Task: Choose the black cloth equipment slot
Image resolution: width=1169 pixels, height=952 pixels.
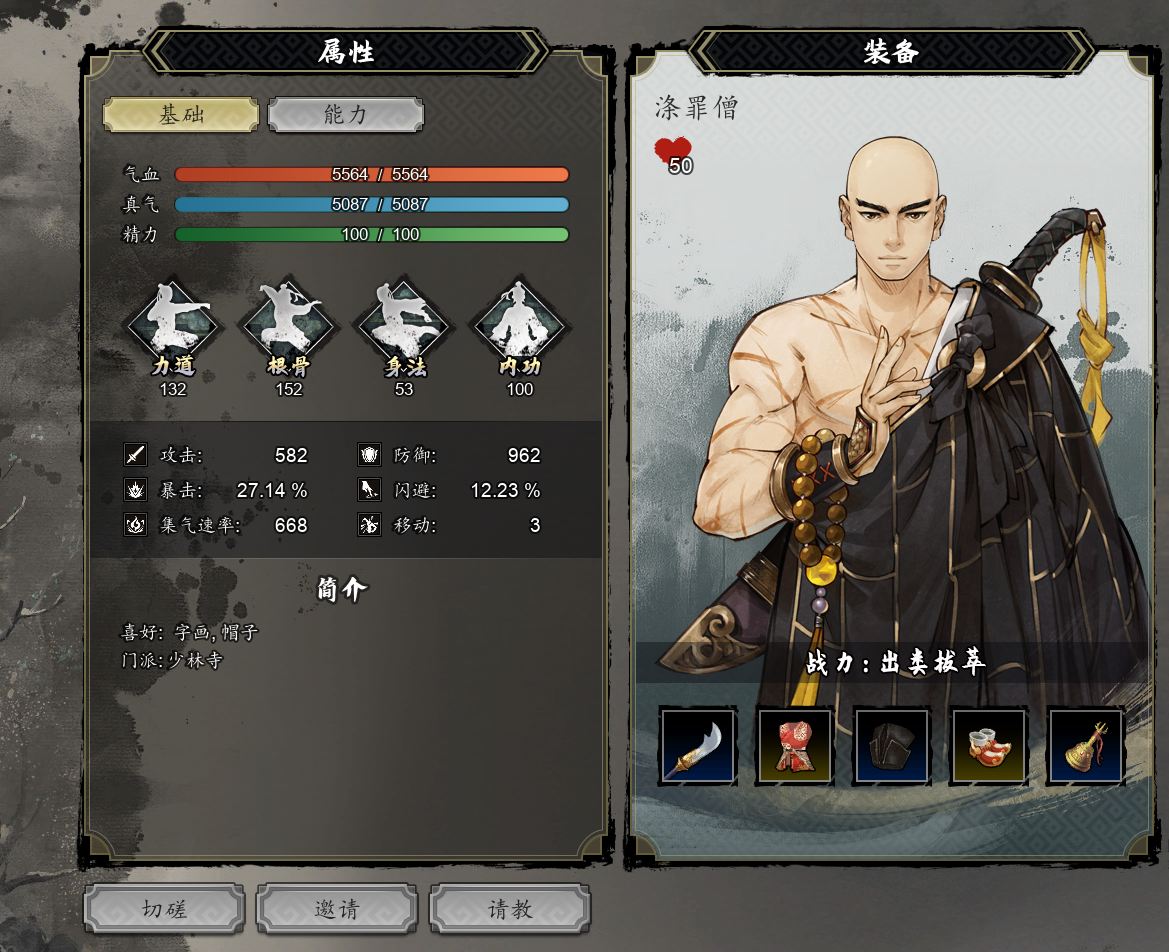Action: coord(891,746)
